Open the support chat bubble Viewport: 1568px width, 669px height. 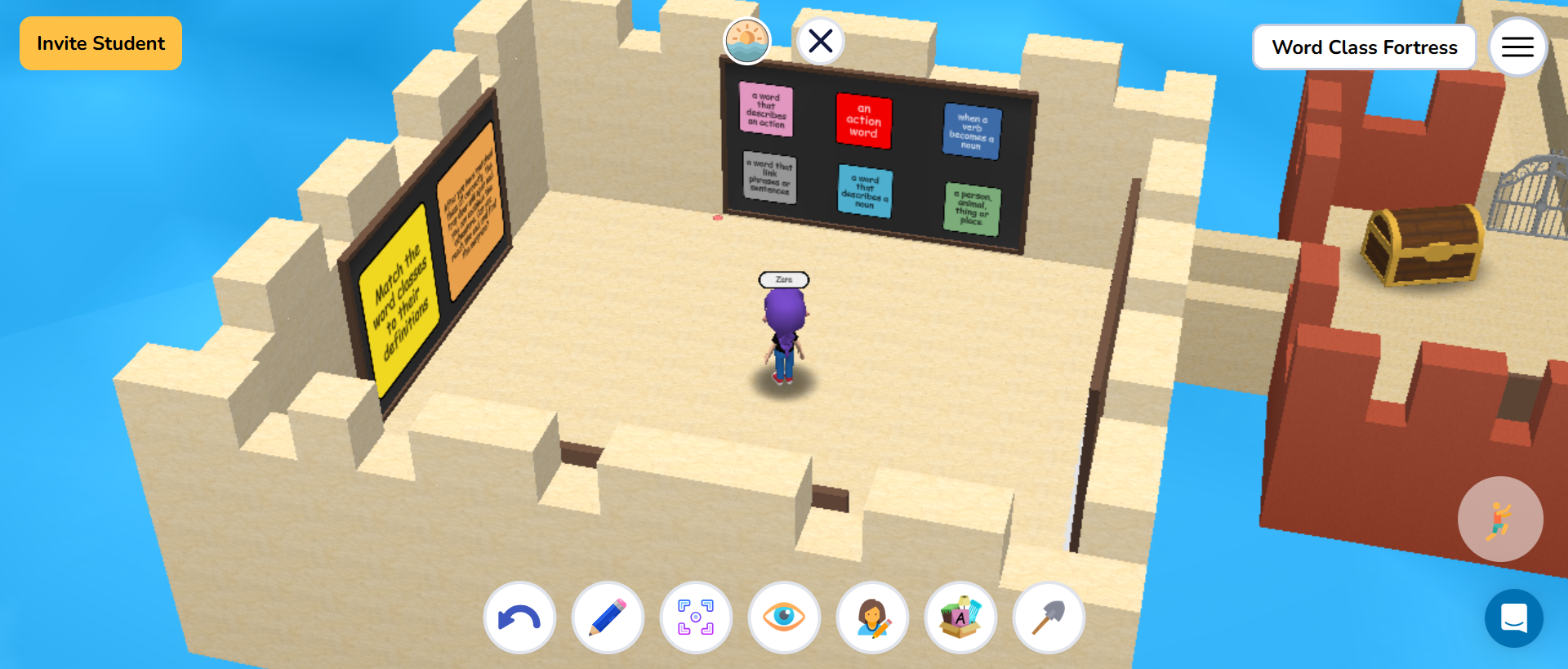coord(1515,618)
